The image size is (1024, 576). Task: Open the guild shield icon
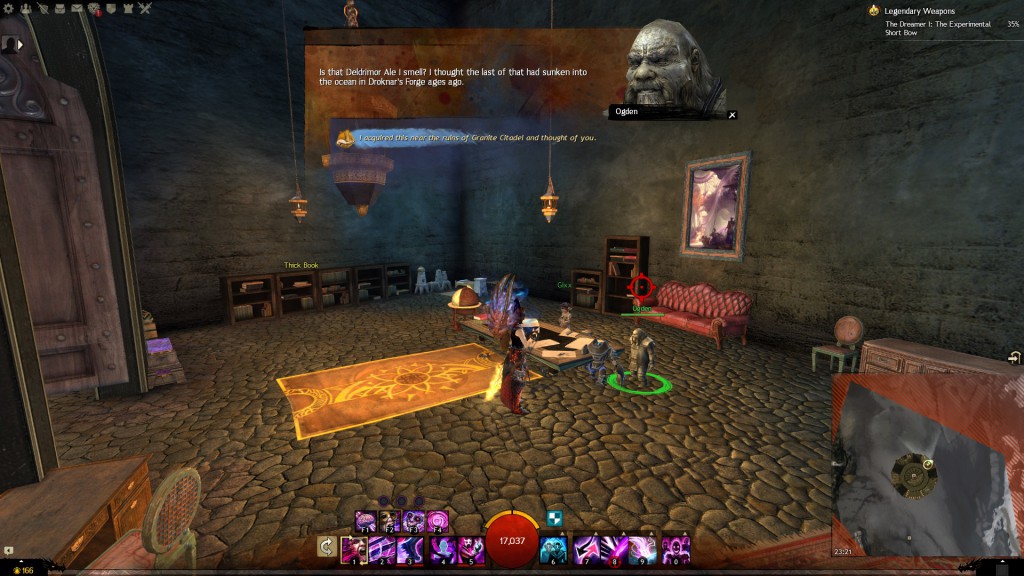coord(111,8)
